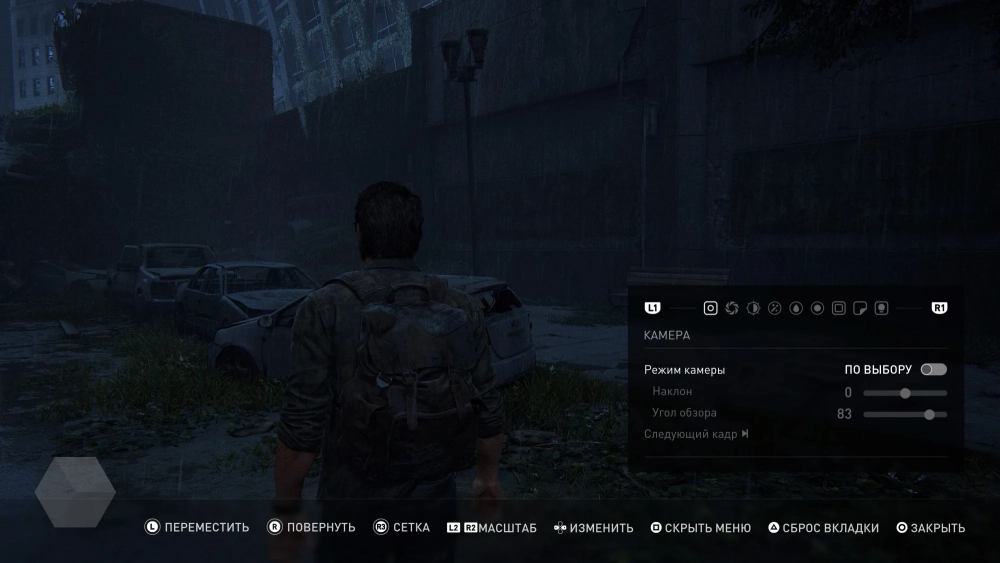This screenshot has height=563, width=1000.
Task: Toggle the Режим камеры switch
Action: click(933, 370)
